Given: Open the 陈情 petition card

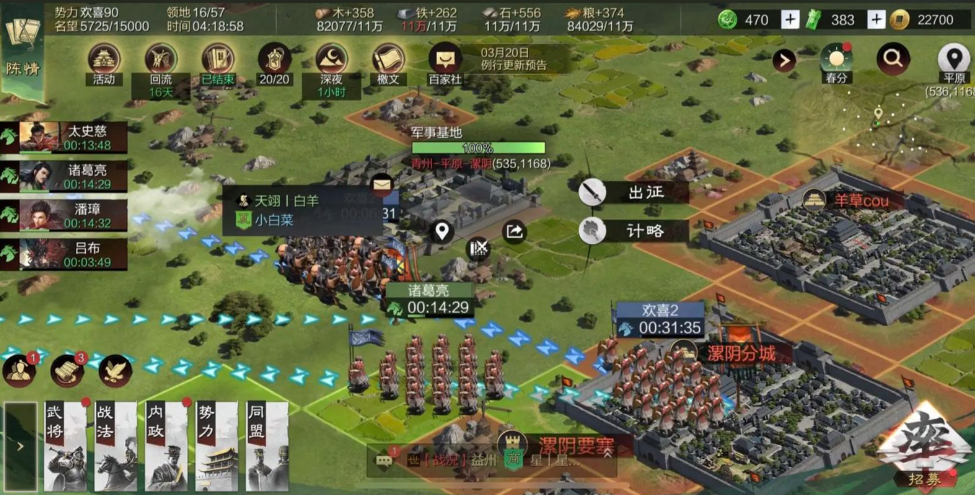Looking at the screenshot, I should [x=22, y=46].
